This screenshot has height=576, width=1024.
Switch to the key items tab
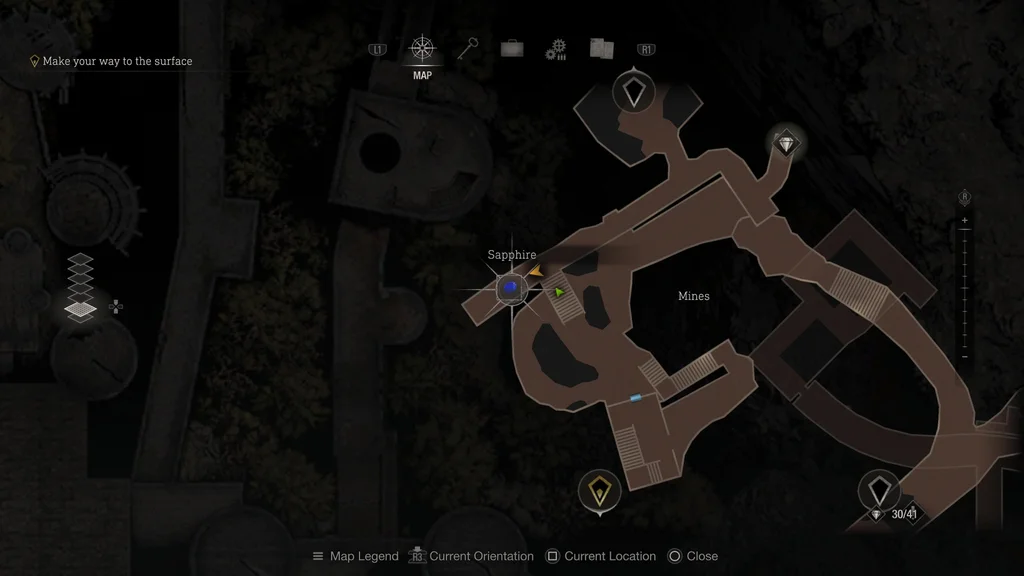click(x=468, y=48)
